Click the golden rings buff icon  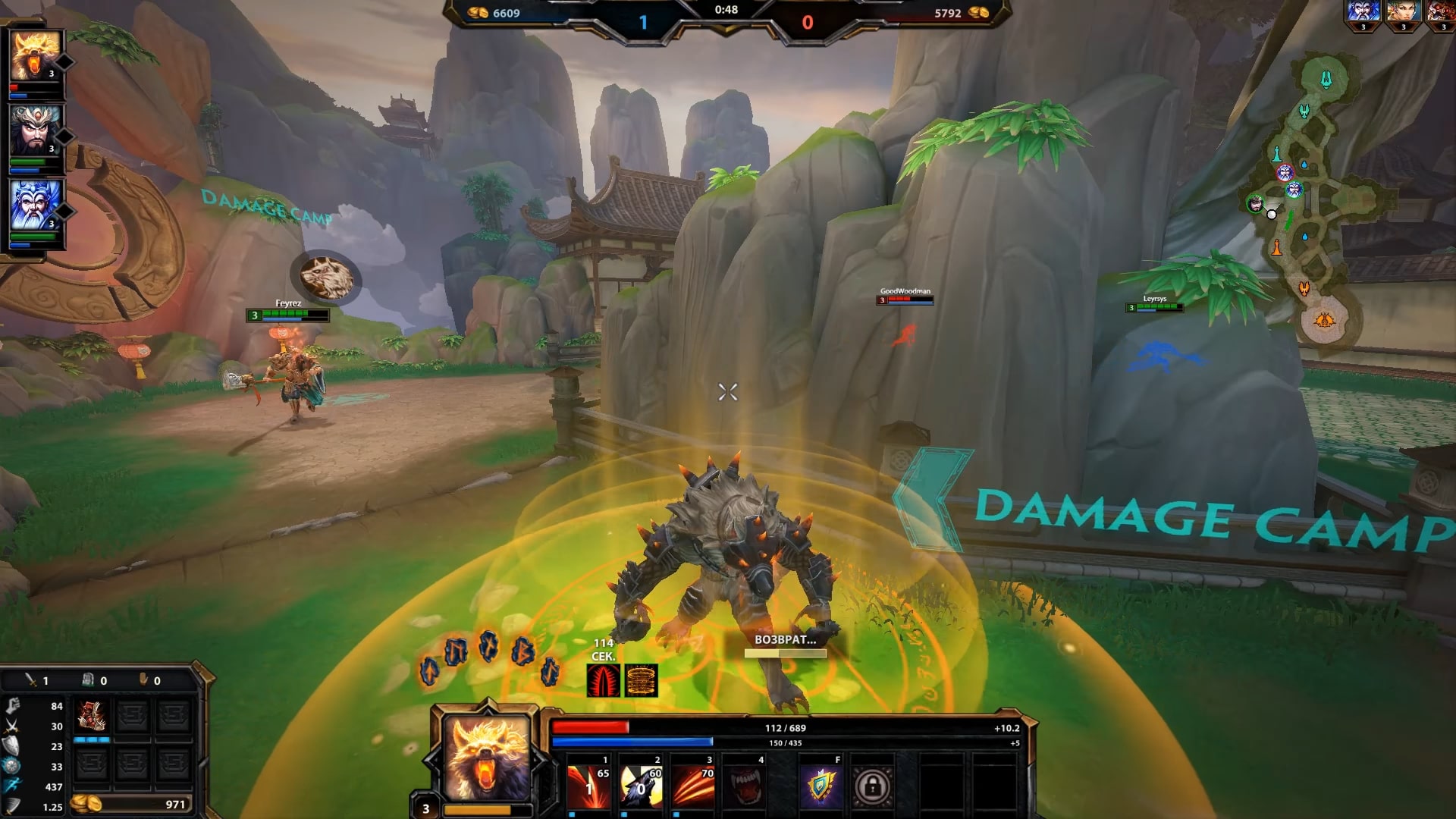(x=641, y=680)
